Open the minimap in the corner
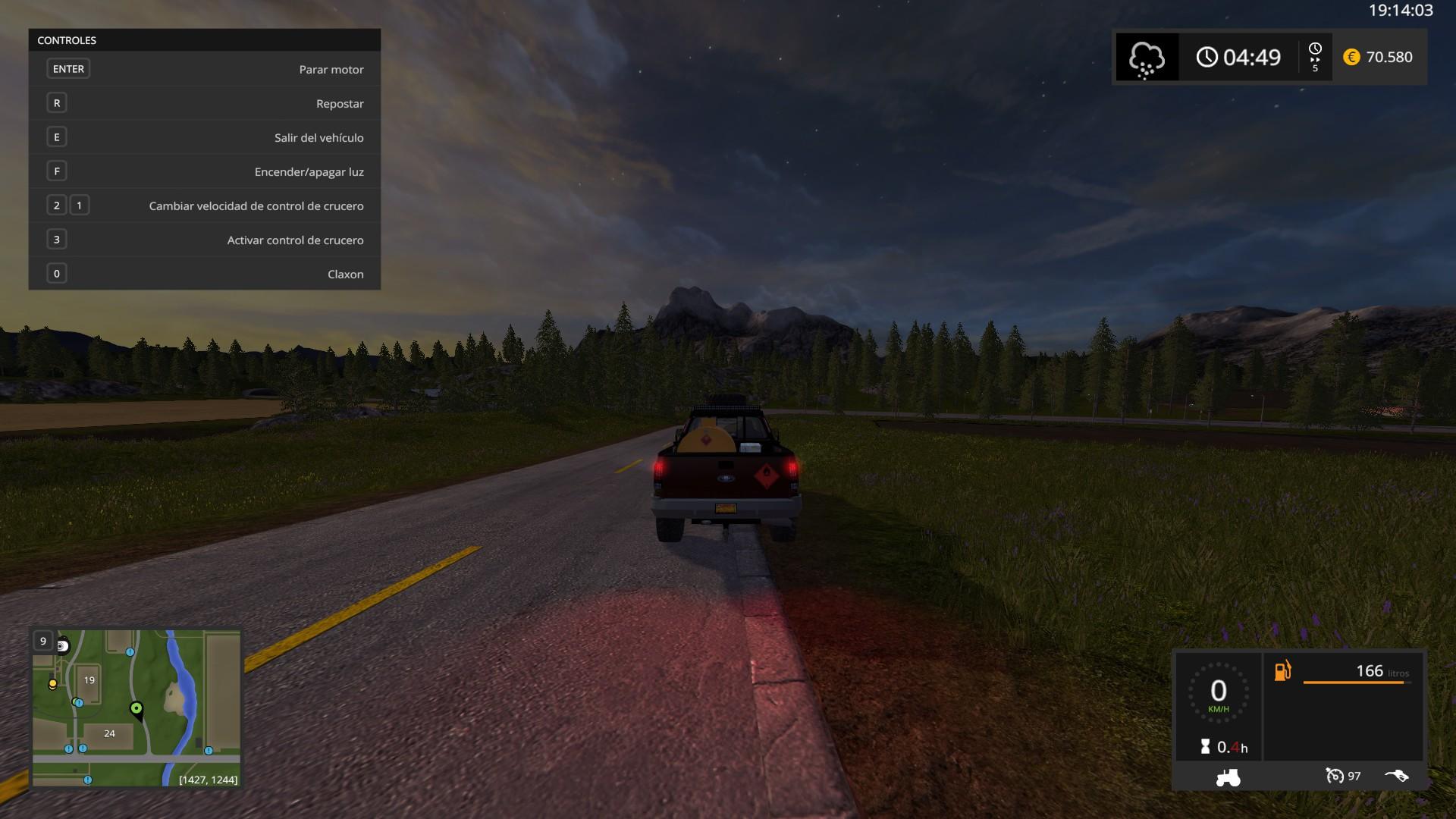The image size is (1456, 819). (136, 708)
